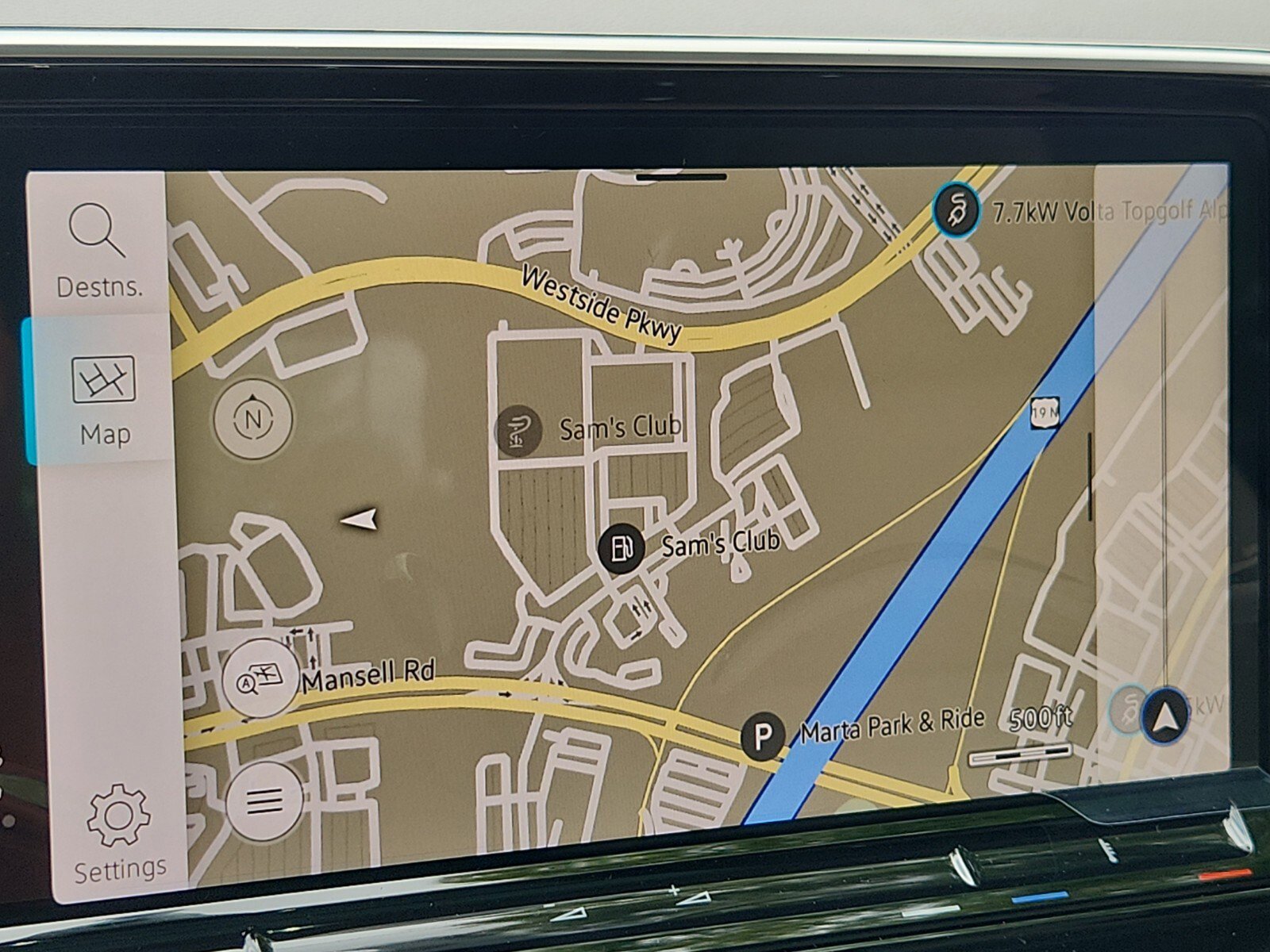Tap the north compass orientation button
The image size is (1270, 952).
click(x=253, y=418)
